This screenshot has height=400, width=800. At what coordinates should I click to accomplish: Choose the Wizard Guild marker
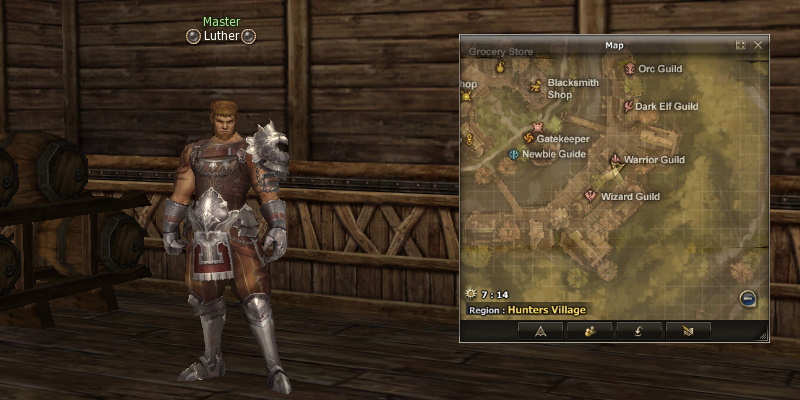coord(591,196)
